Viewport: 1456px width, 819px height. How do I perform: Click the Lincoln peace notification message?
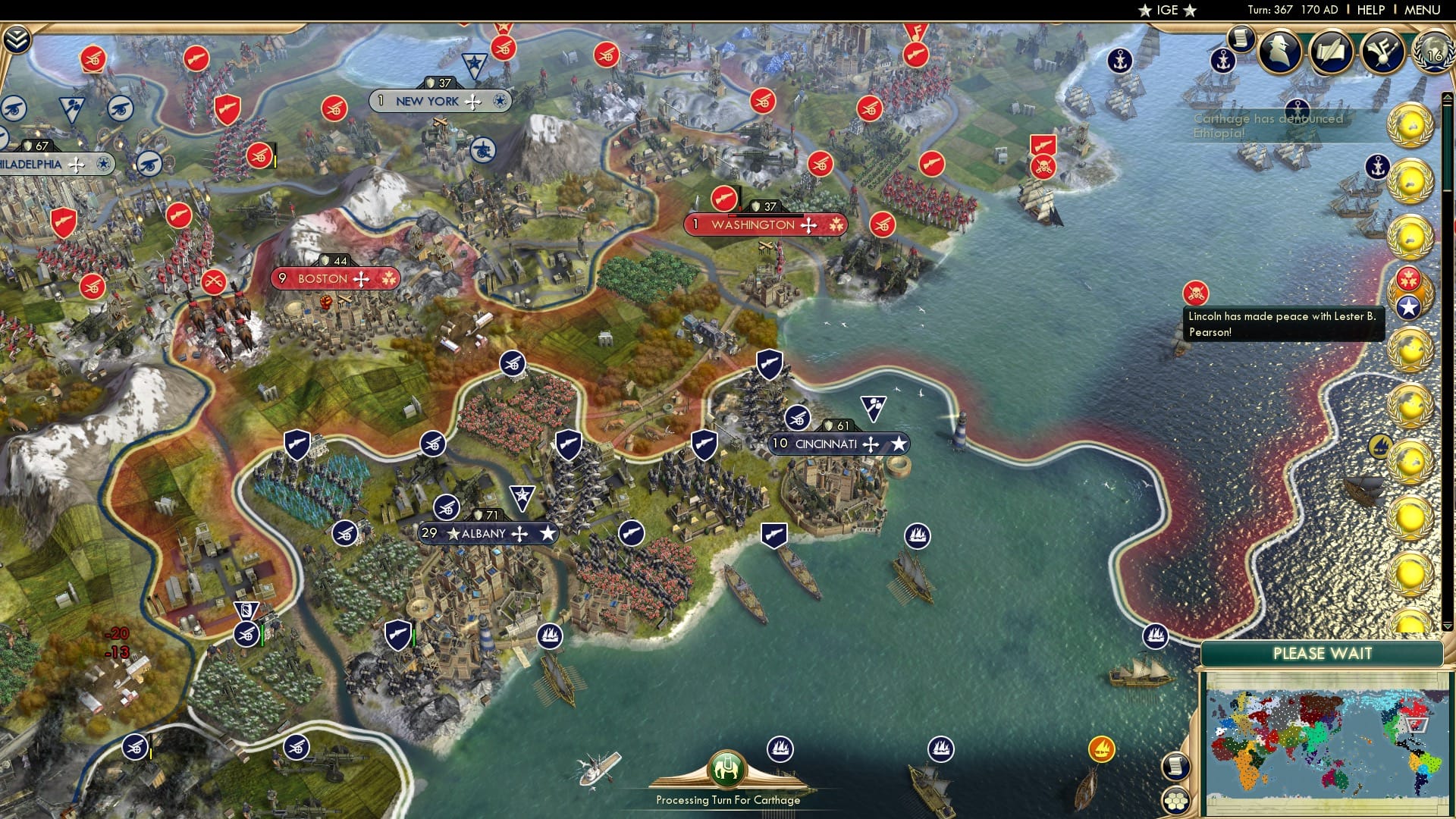tap(1284, 325)
